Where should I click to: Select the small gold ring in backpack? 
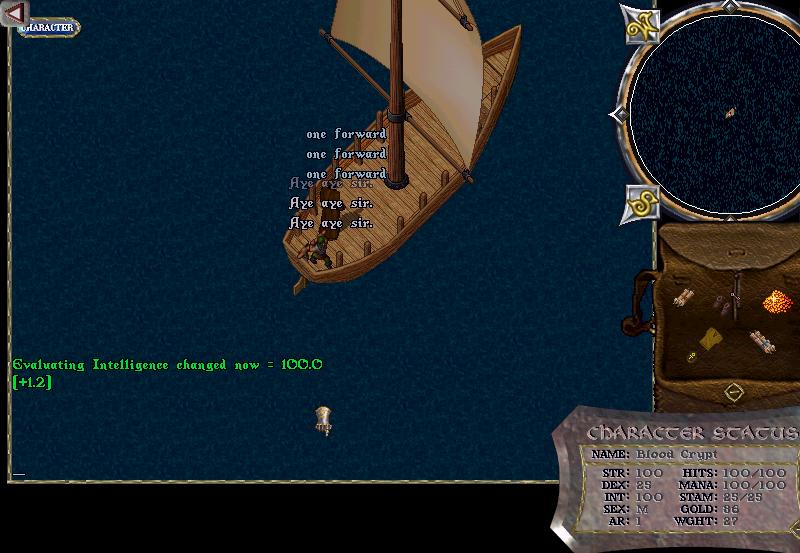[x=691, y=356]
